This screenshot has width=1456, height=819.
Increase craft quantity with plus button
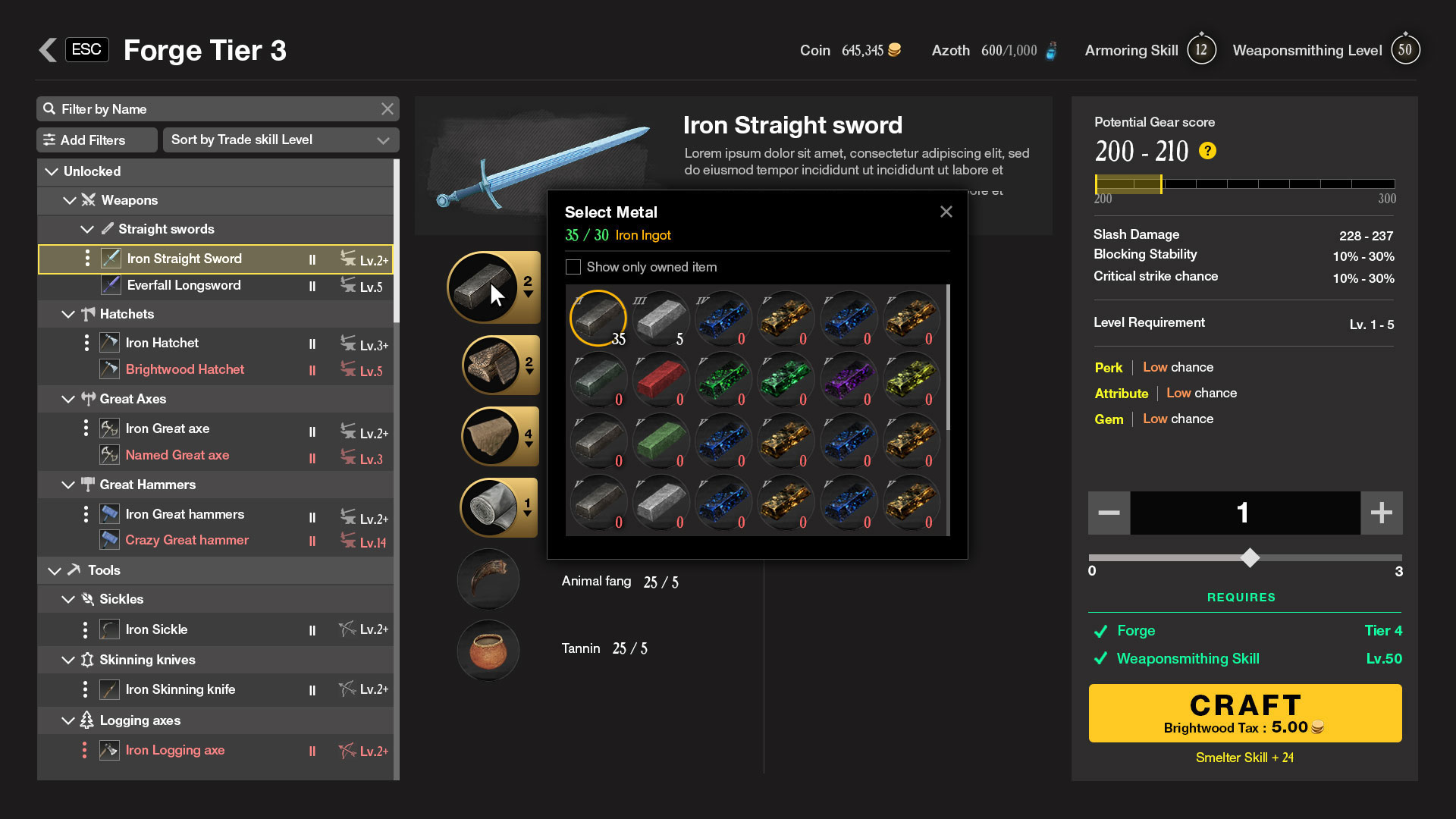point(1381,513)
